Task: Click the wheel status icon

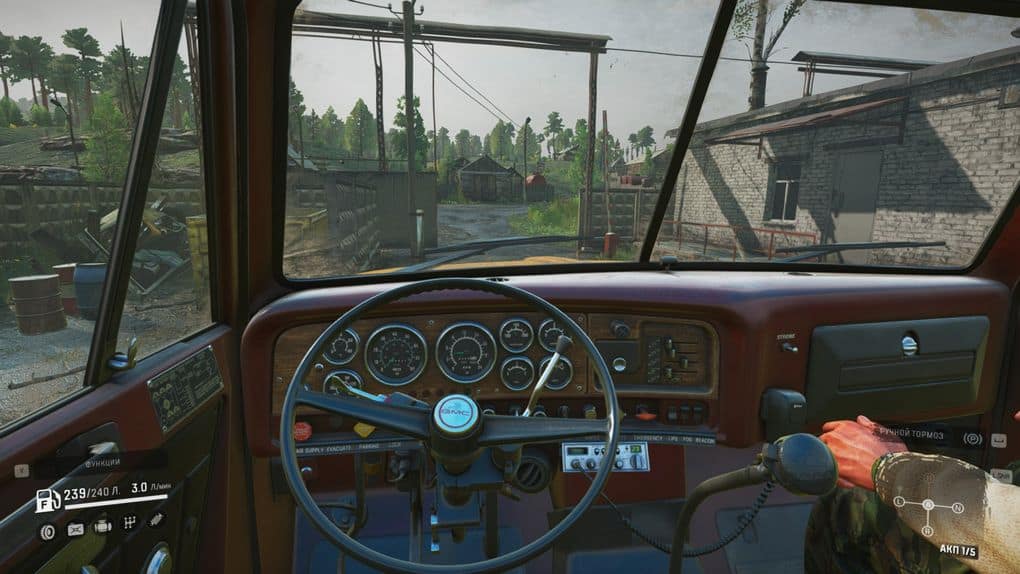Action: [x=47, y=532]
